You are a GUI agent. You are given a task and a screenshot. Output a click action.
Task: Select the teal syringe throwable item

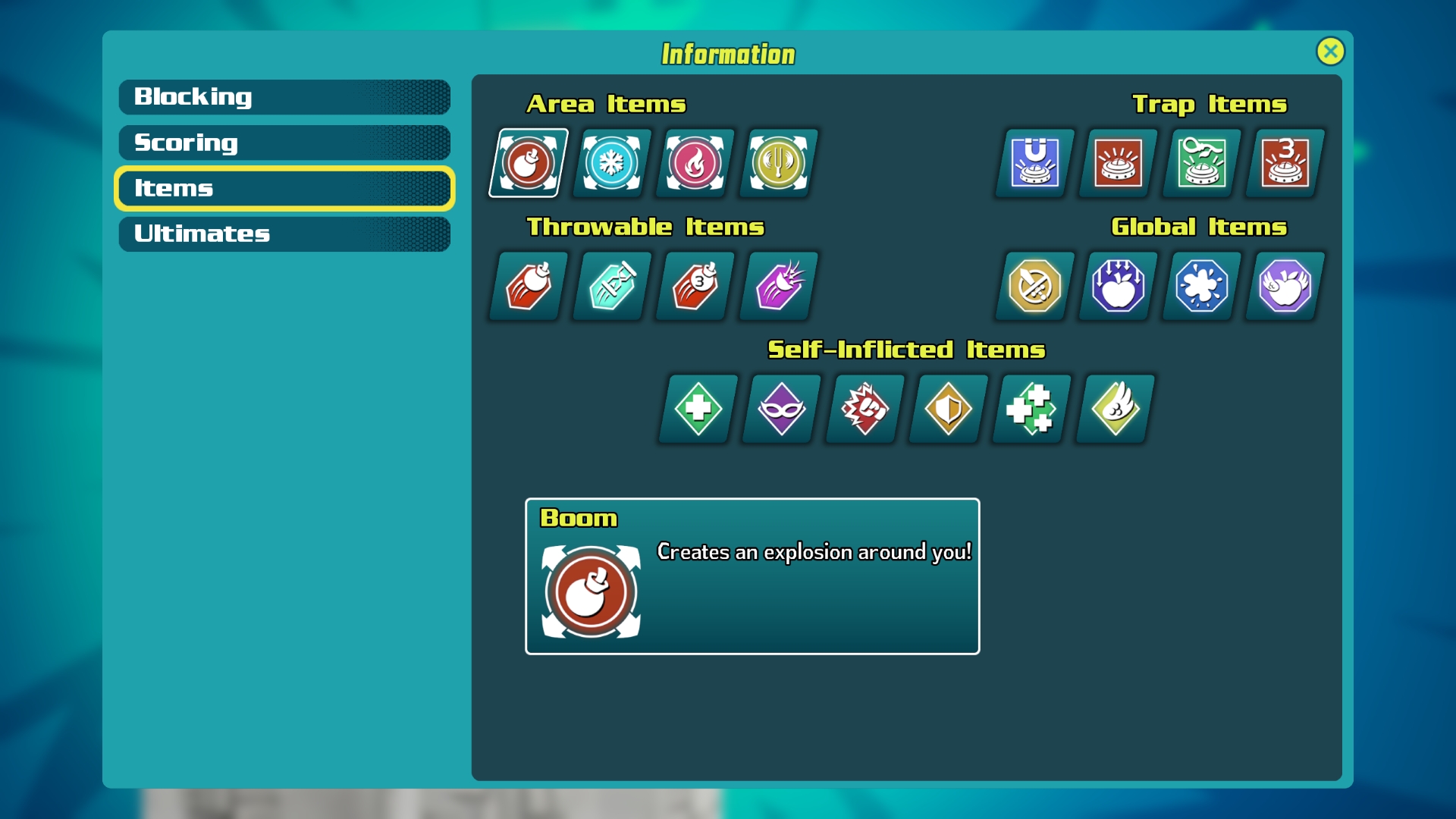[611, 286]
